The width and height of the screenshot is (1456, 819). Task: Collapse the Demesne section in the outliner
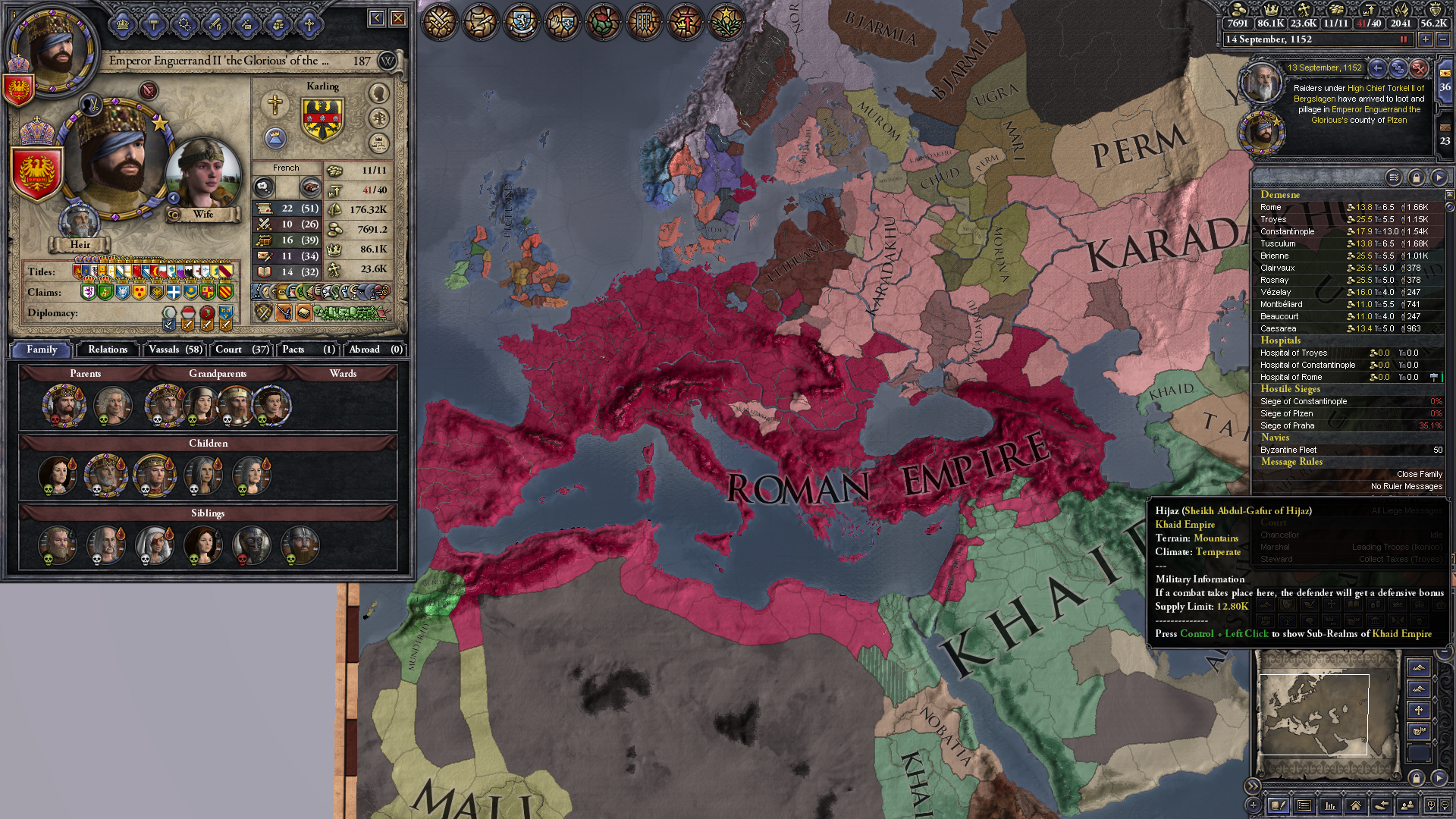click(x=1281, y=195)
